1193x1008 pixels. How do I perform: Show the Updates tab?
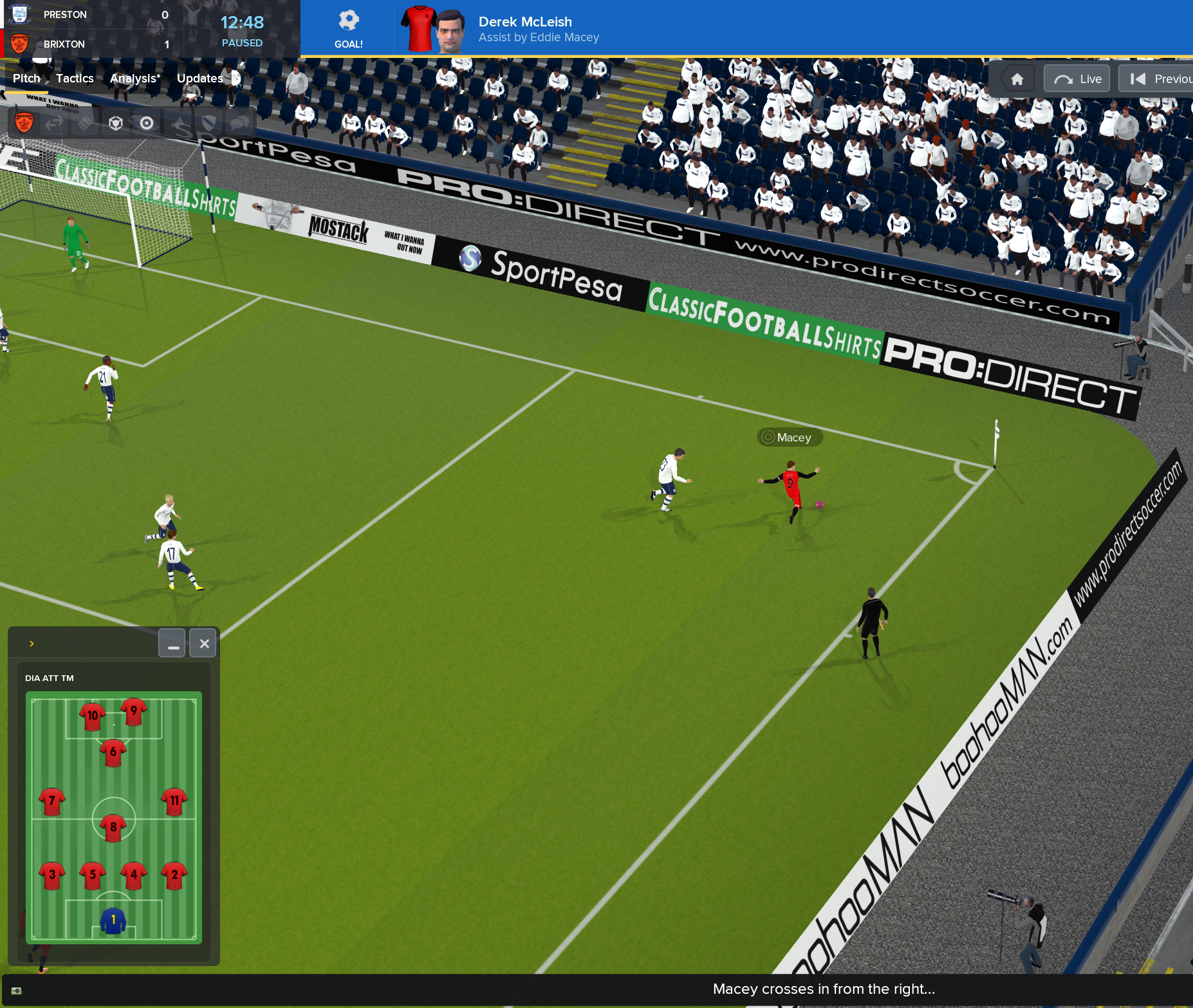199,79
